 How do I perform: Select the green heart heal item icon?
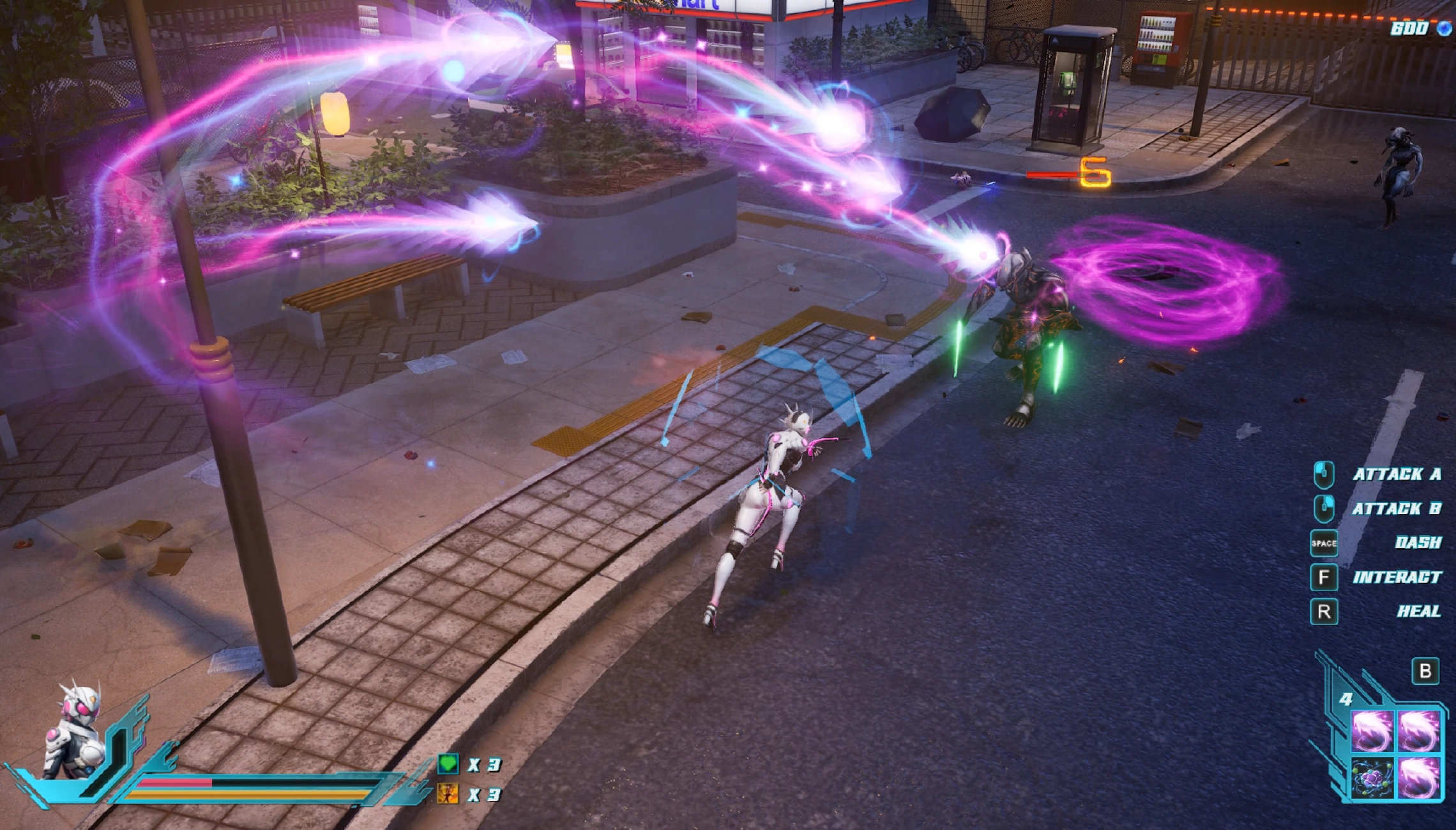pyautogui.click(x=448, y=764)
